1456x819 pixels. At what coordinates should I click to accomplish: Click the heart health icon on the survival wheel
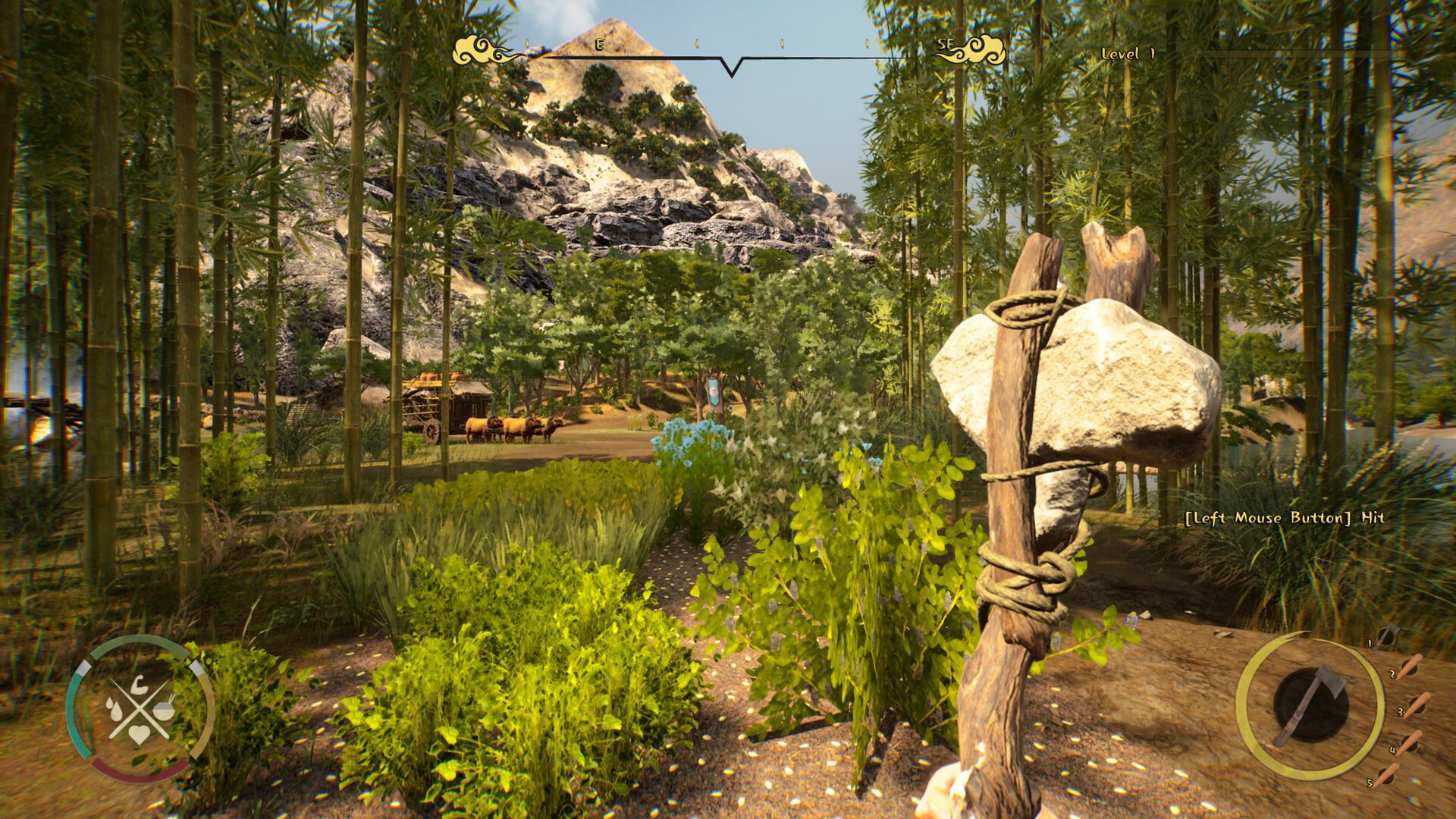click(139, 734)
